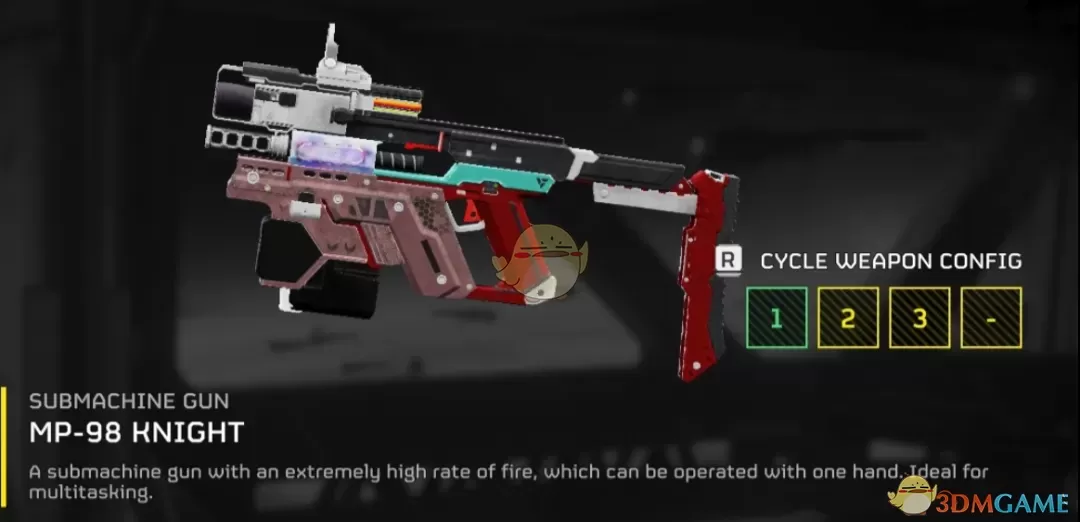
Task: Pick the empty dash config slot
Action: (x=991, y=318)
